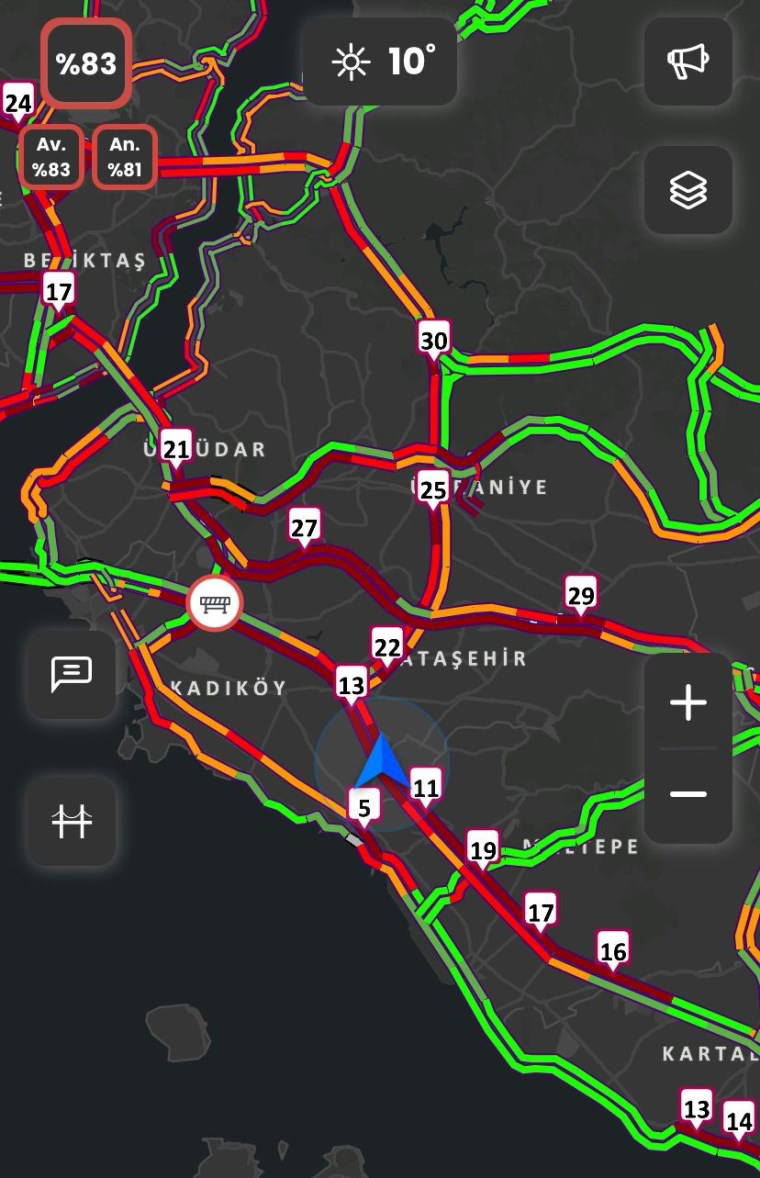760x1178 pixels.
Task: Choose the speed marker reading 27
Action: 304,528
